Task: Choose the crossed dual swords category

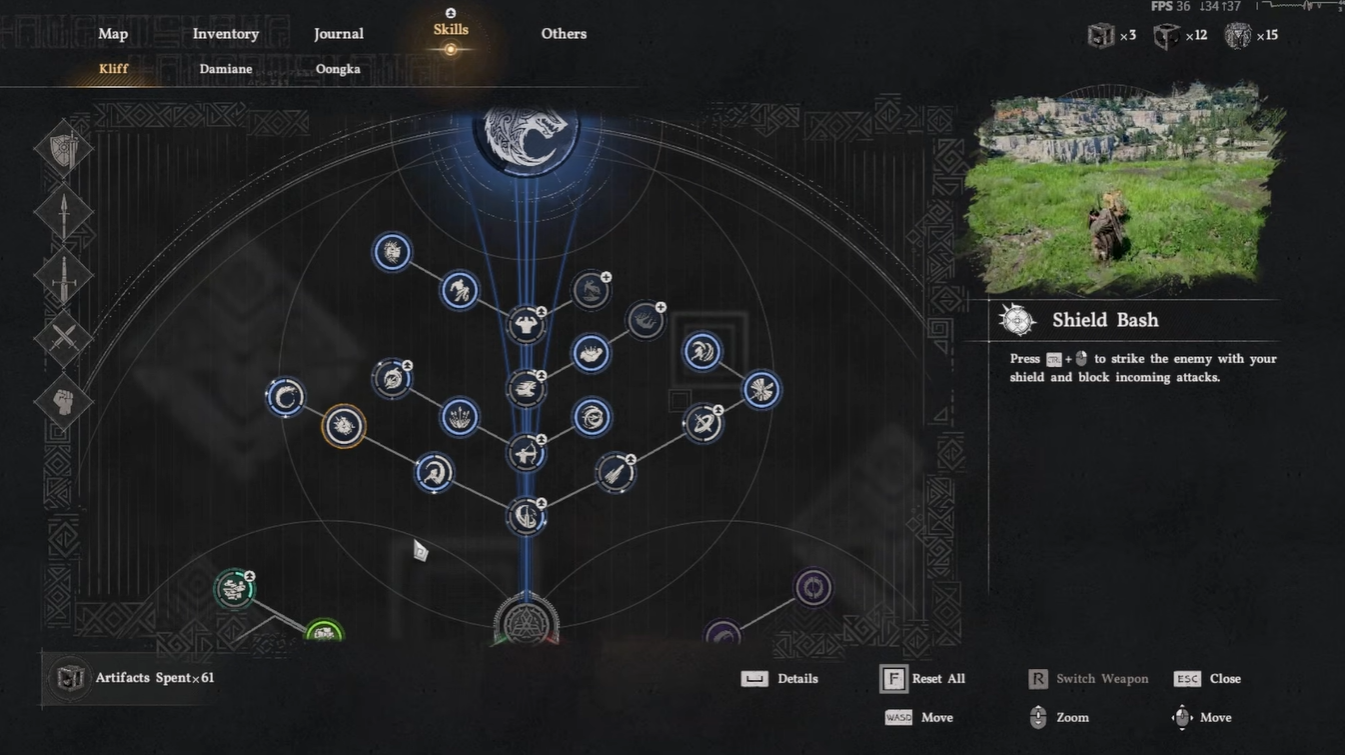Action: (x=64, y=338)
